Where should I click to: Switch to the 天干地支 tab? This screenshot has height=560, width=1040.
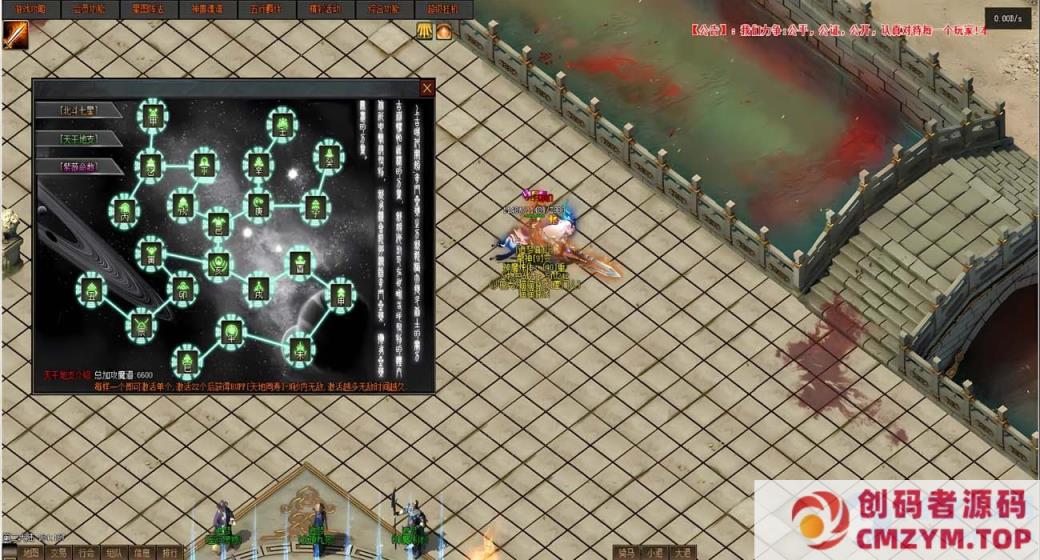point(77,139)
